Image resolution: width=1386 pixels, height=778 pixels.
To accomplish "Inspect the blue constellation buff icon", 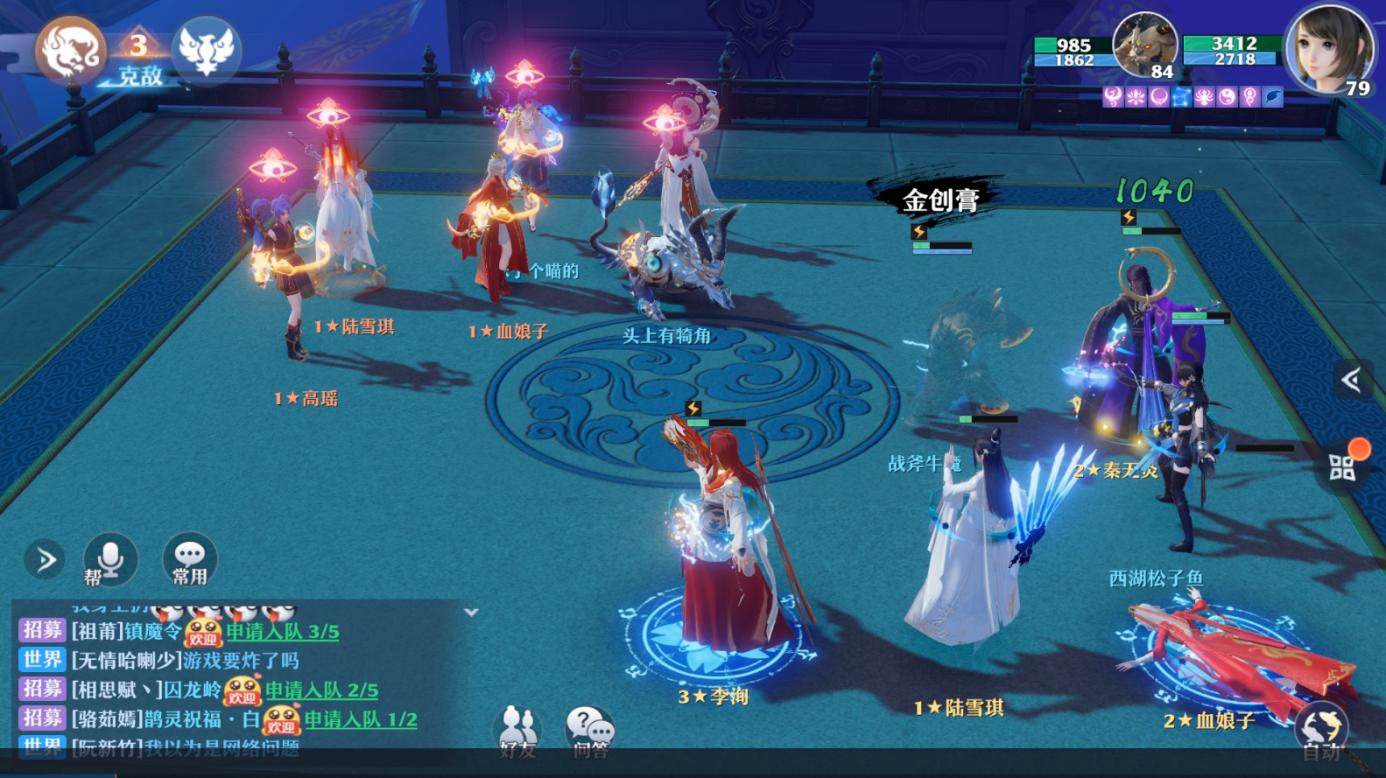I will point(1181,97).
